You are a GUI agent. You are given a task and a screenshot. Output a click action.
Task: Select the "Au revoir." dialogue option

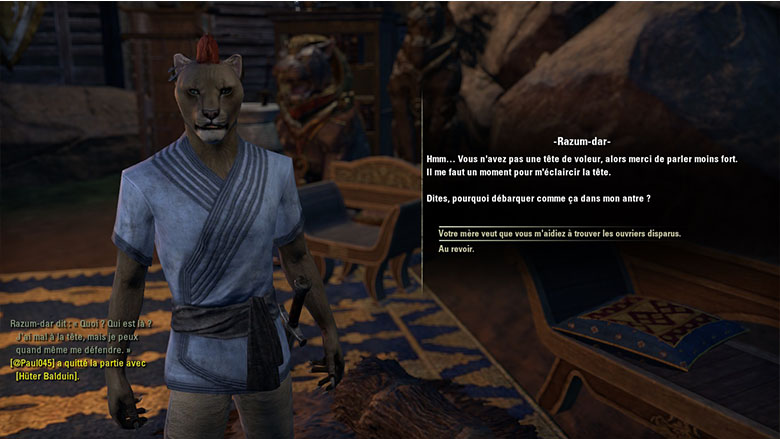(x=456, y=249)
